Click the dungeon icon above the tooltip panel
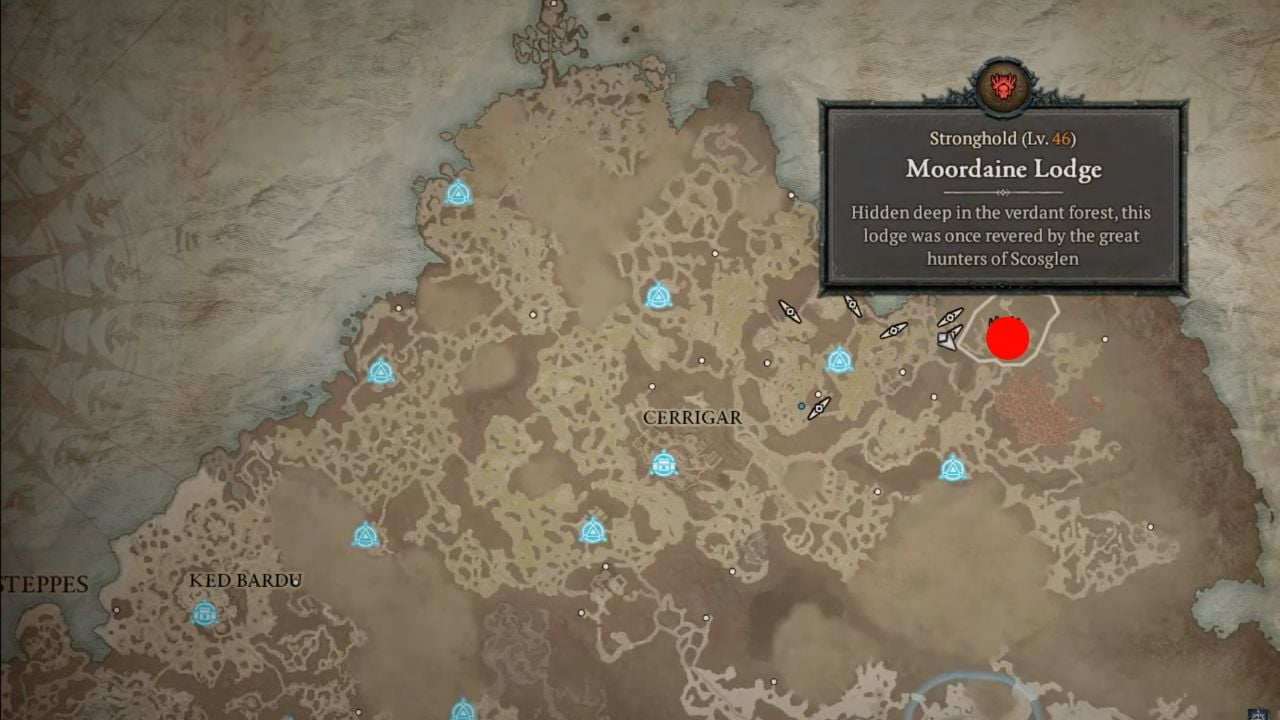 (x=659, y=294)
